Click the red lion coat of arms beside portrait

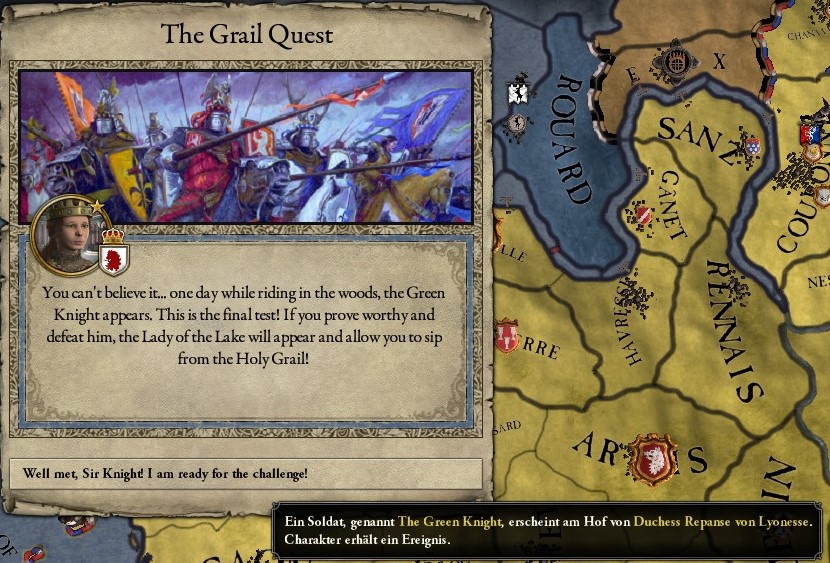114,259
